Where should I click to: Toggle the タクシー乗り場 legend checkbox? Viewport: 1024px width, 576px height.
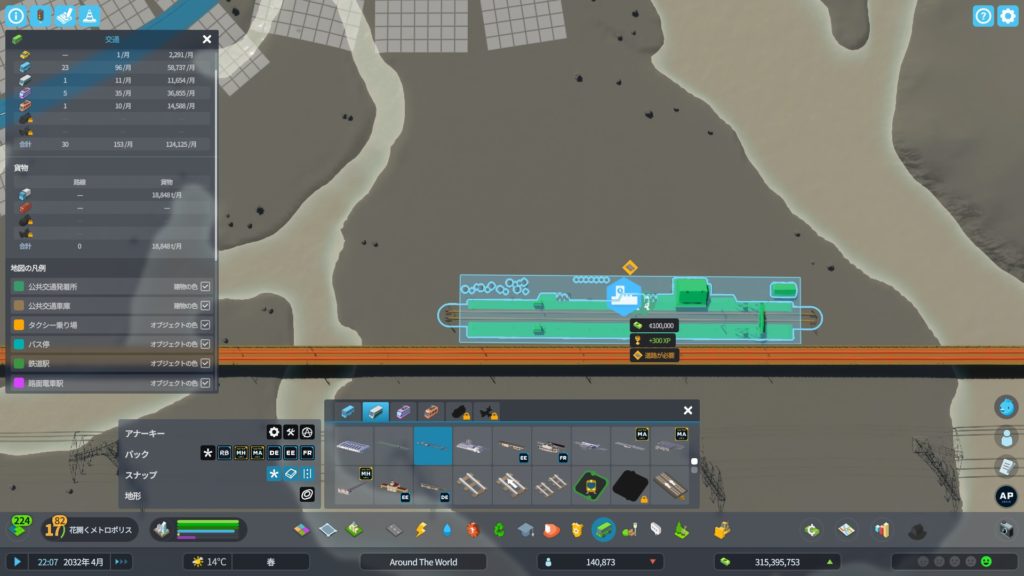tap(206, 325)
